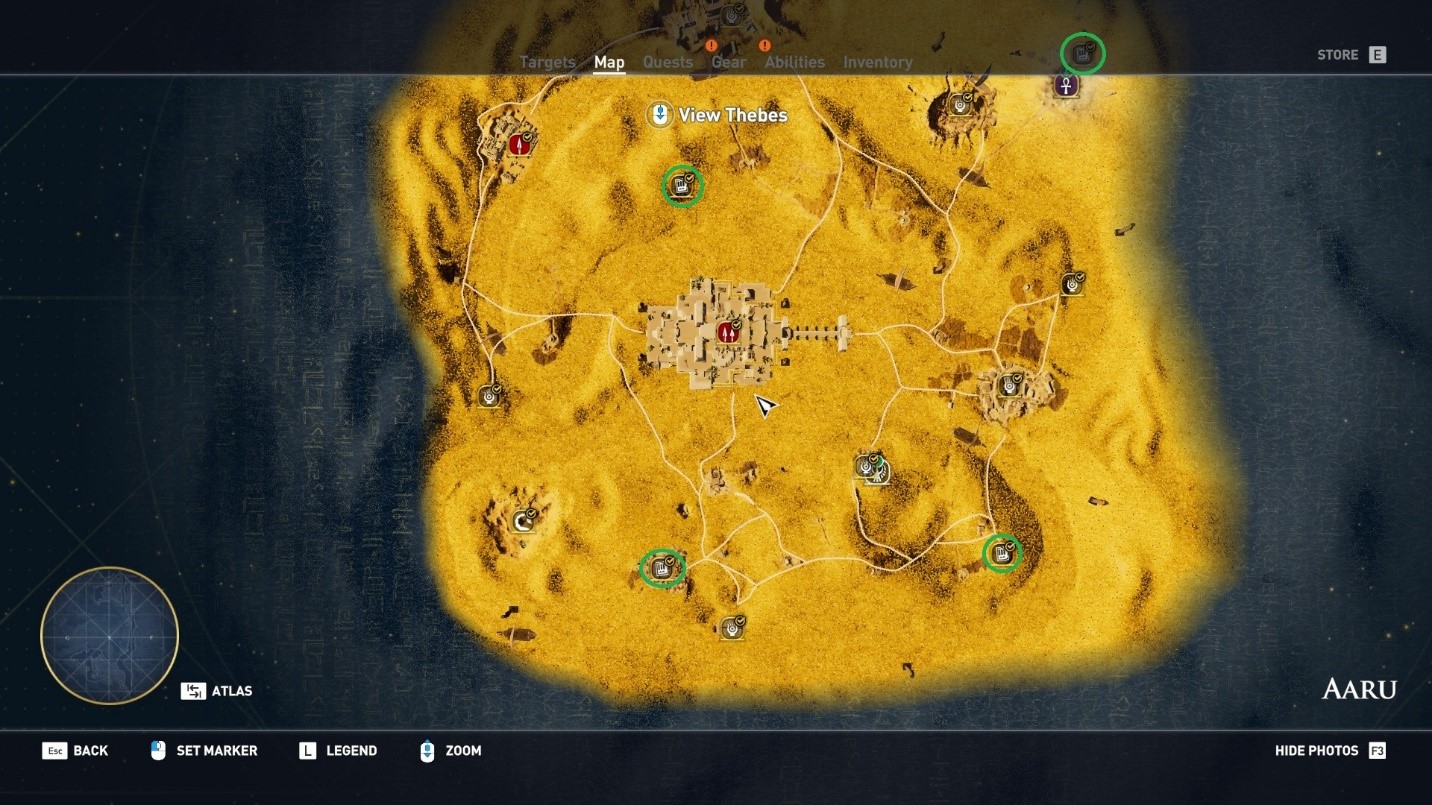
Task: Open the Targets tab
Action: [547, 61]
